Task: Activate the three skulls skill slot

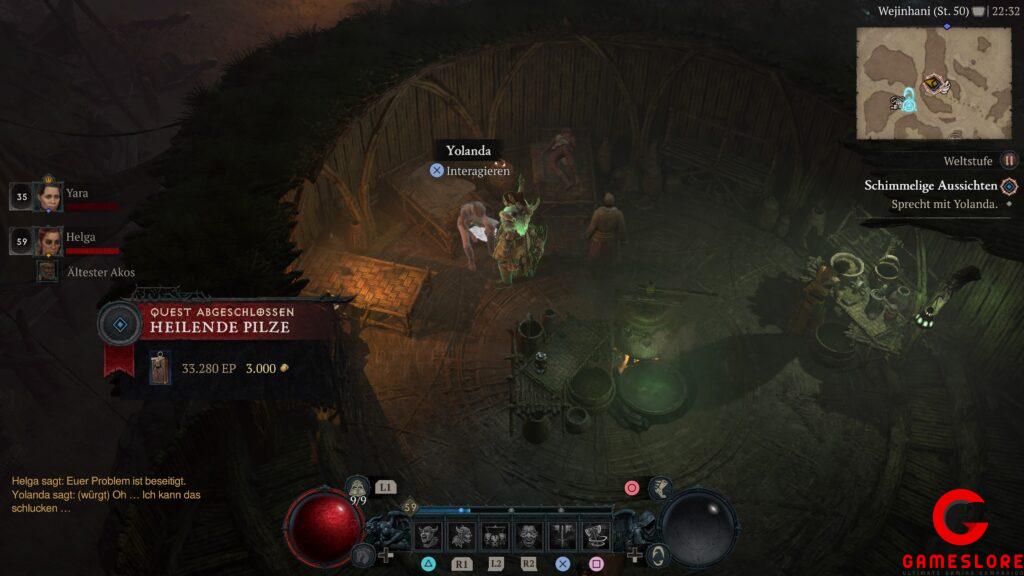Action: click(496, 535)
